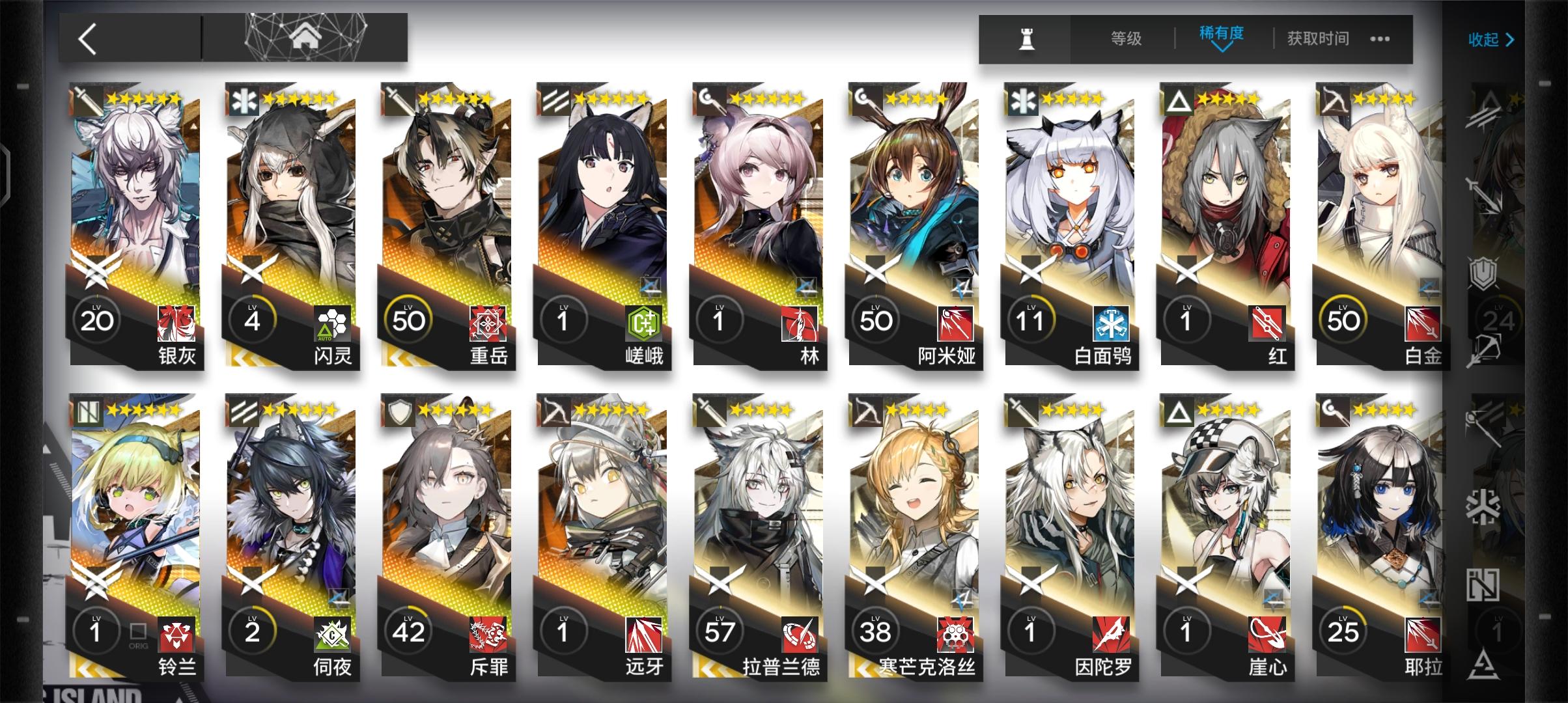Select the Supporter 'N' class filter icon
The height and width of the screenshot is (703, 1568).
tap(1483, 585)
